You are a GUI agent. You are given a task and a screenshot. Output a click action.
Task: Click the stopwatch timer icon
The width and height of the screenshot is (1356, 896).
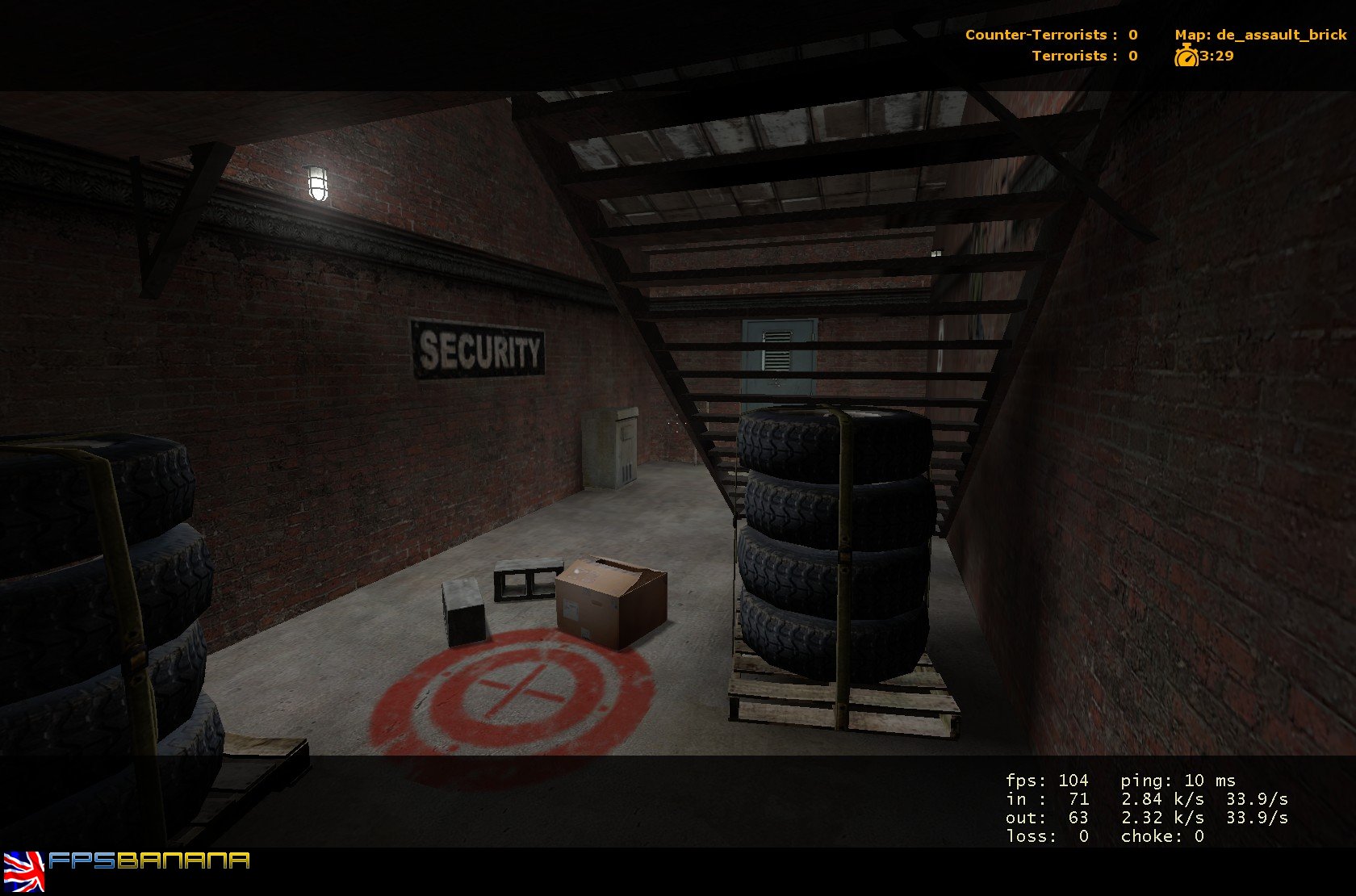[x=1186, y=57]
